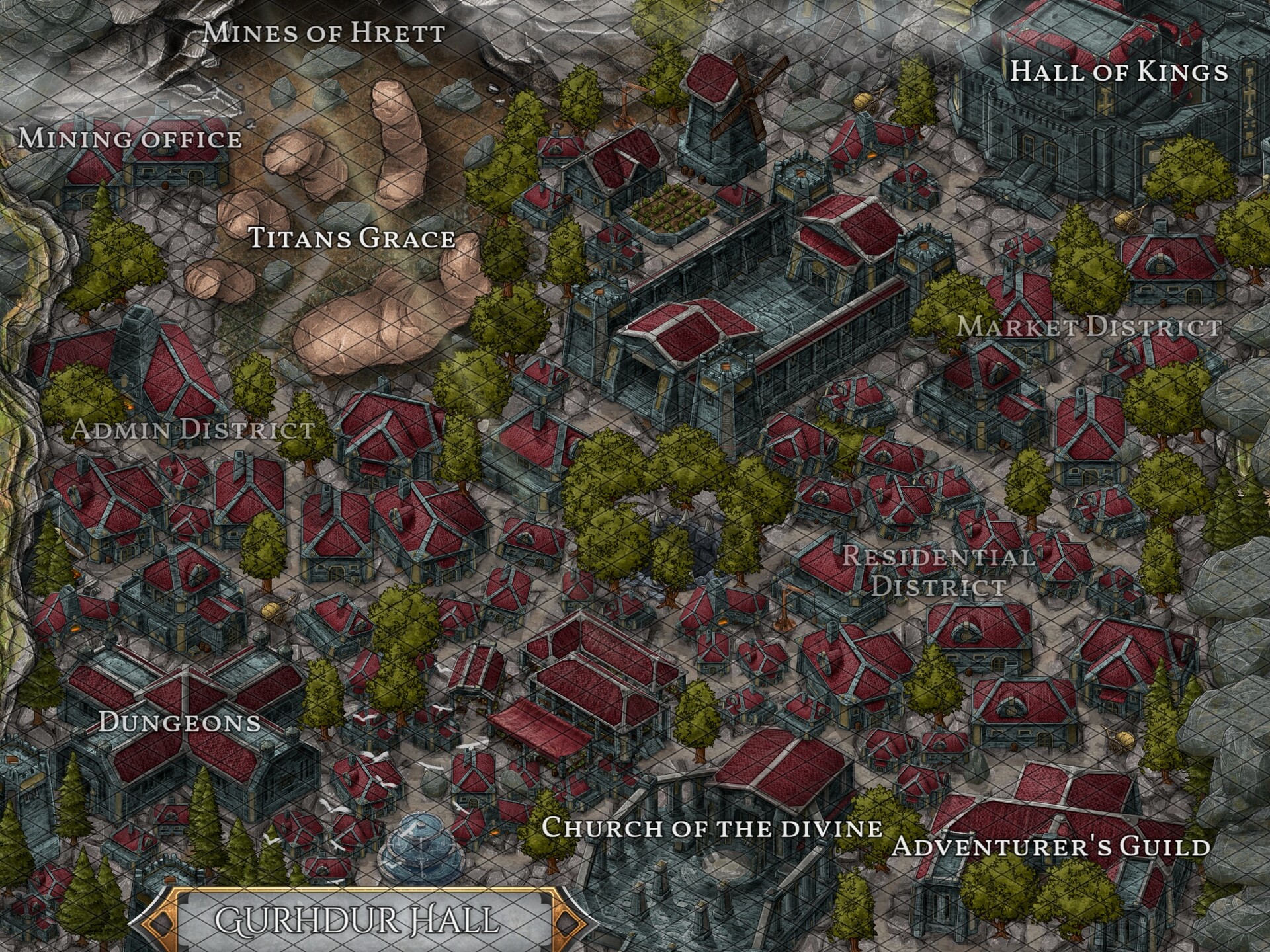Go to the Market District label
The image size is (1270, 952).
coord(1089,327)
